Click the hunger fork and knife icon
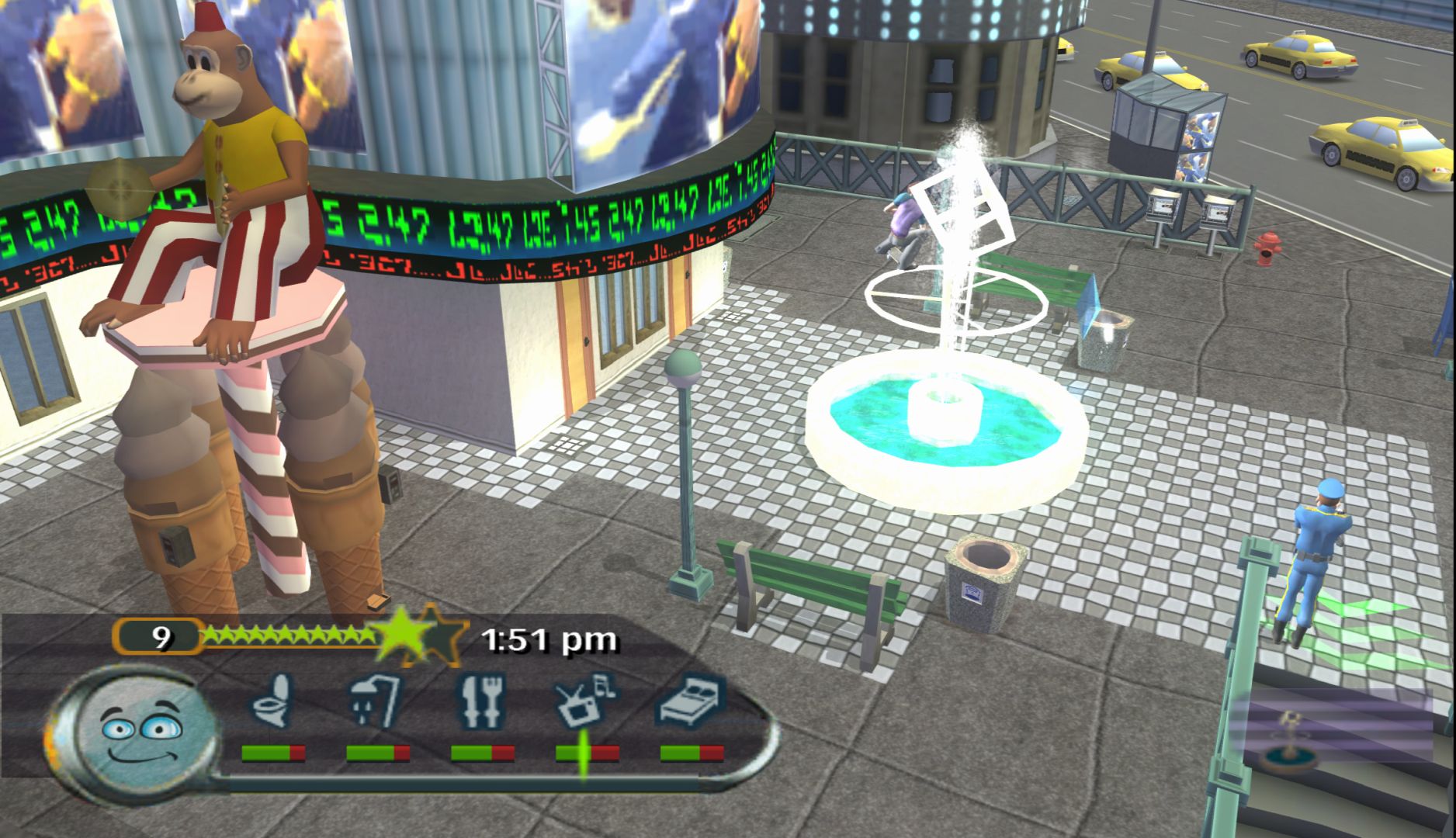1456x838 pixels. [481, 701]
